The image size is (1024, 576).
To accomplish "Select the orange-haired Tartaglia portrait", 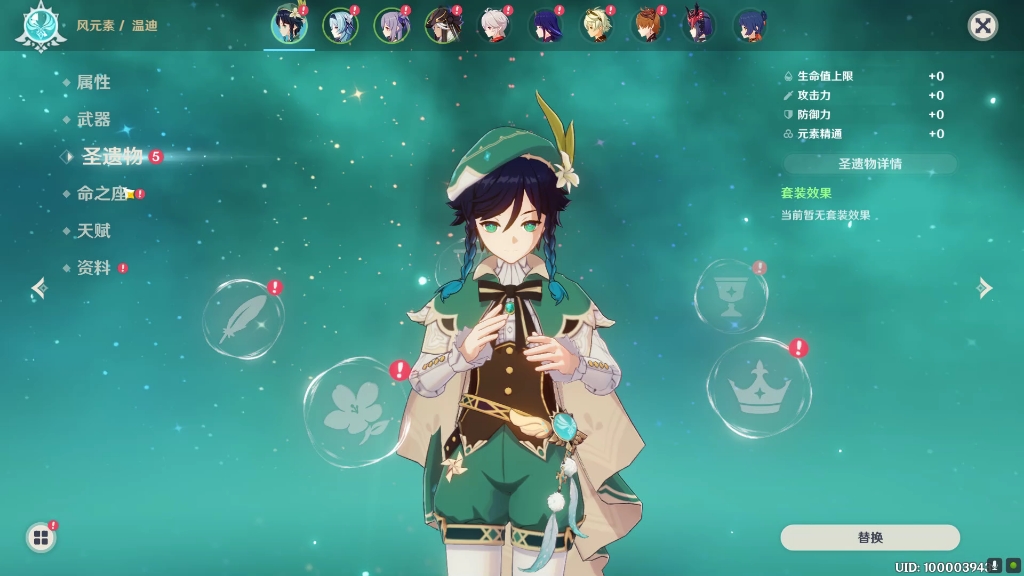I will coord(648,26).
